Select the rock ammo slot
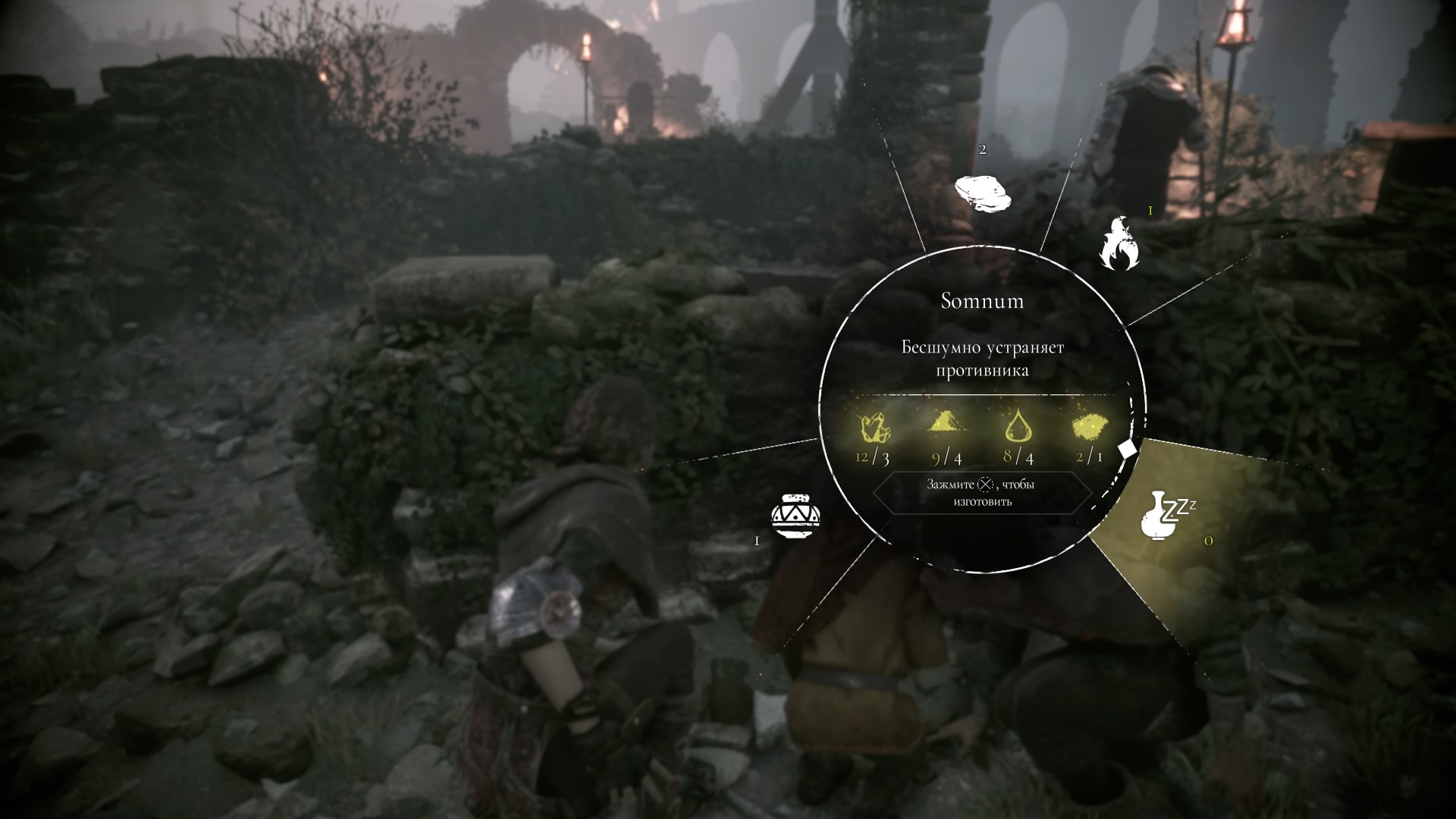Image resolution: width=1456 pixels, height=819 pixels. coord(983,193)
